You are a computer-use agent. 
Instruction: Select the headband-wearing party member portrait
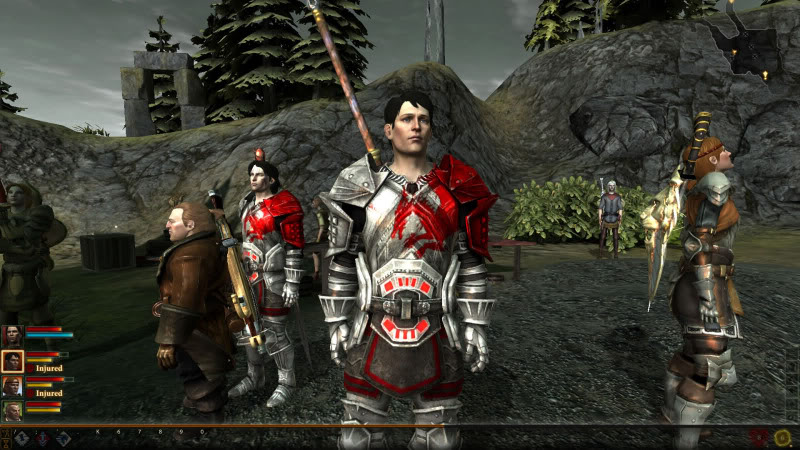(12, 386)
